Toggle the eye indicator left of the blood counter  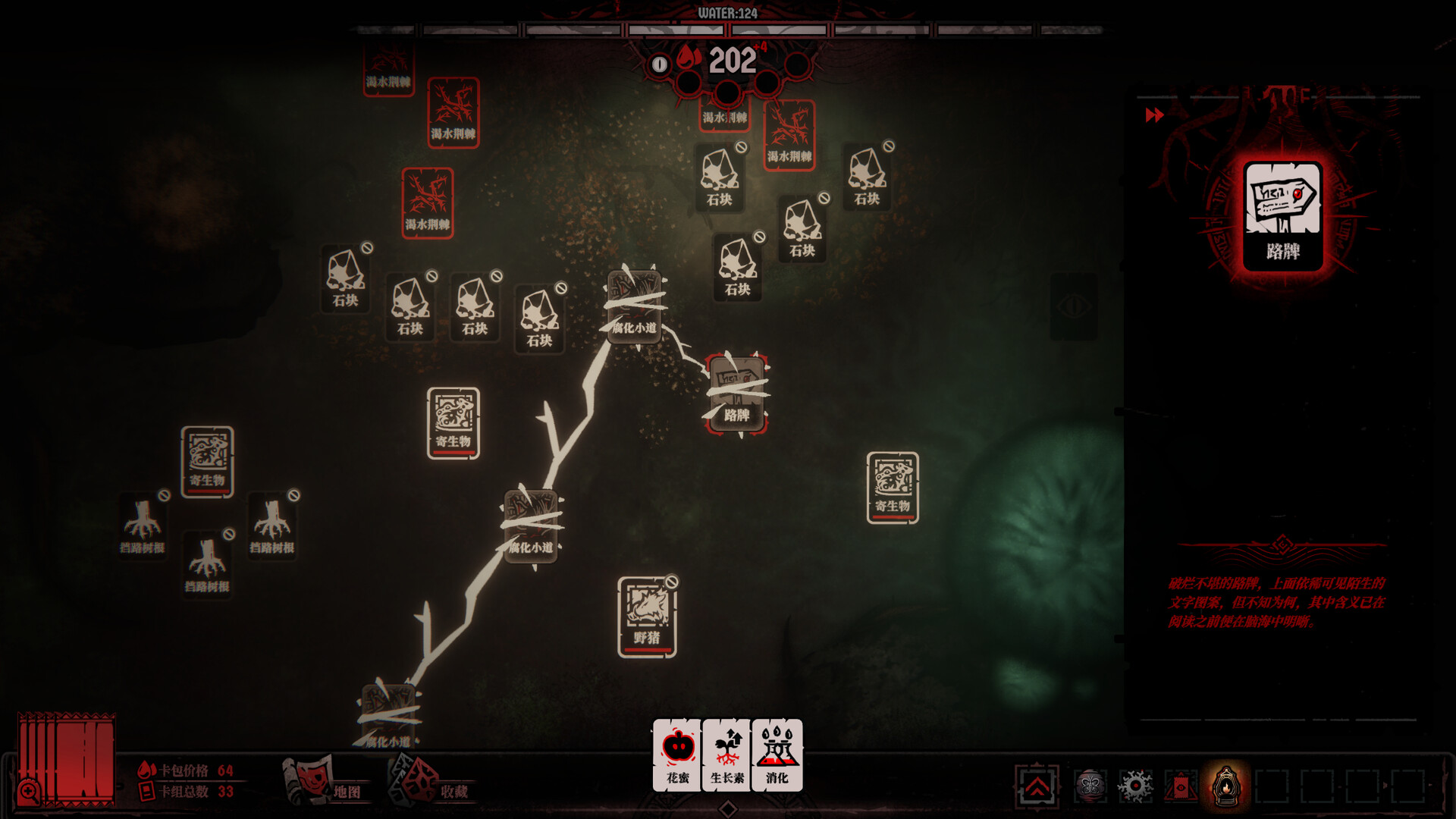click(658, 63)
